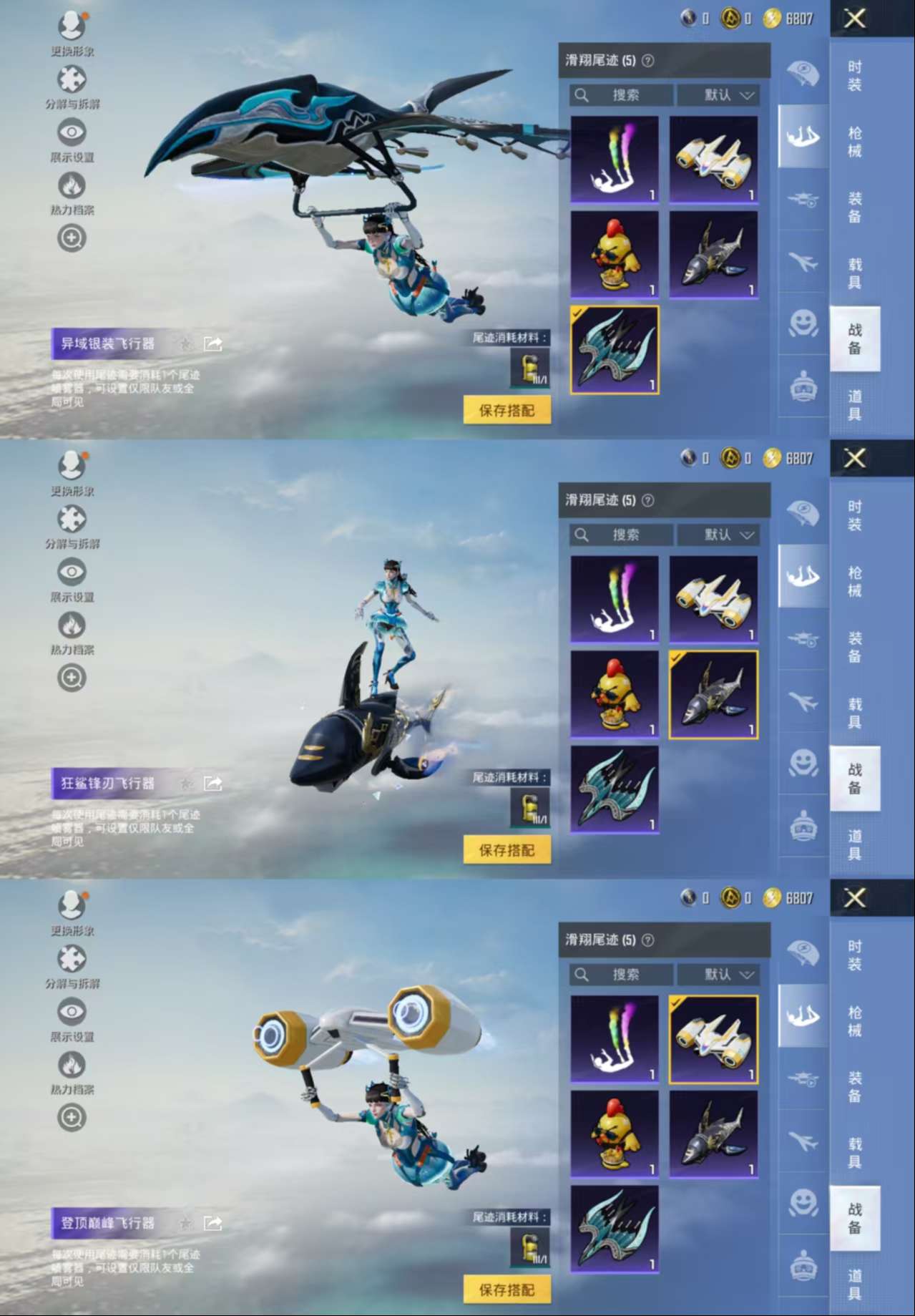Select the checked white-gold twin-engine glider thumbnail

coord(713,1039)
